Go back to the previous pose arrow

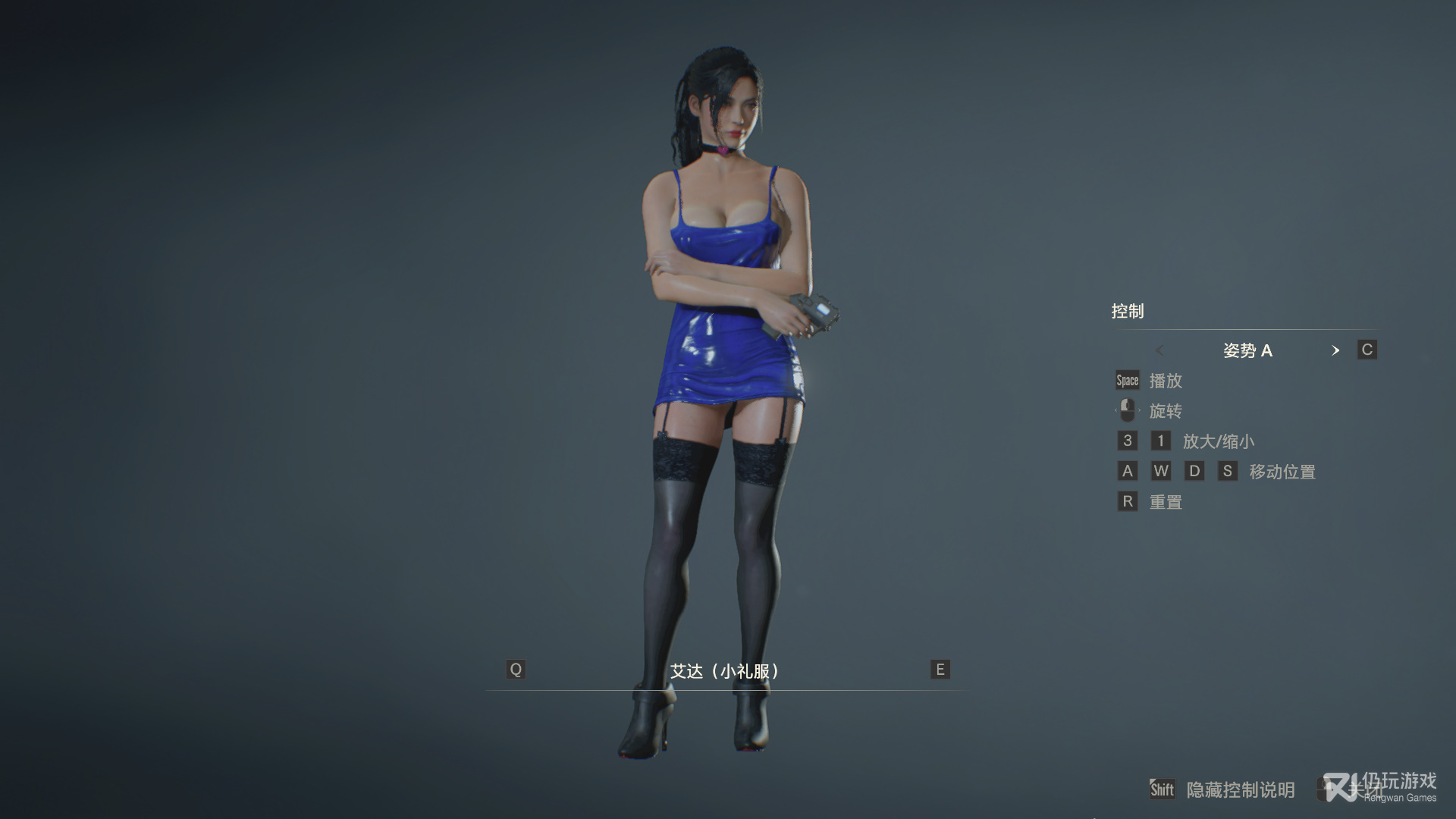[x=1159, y=350]
